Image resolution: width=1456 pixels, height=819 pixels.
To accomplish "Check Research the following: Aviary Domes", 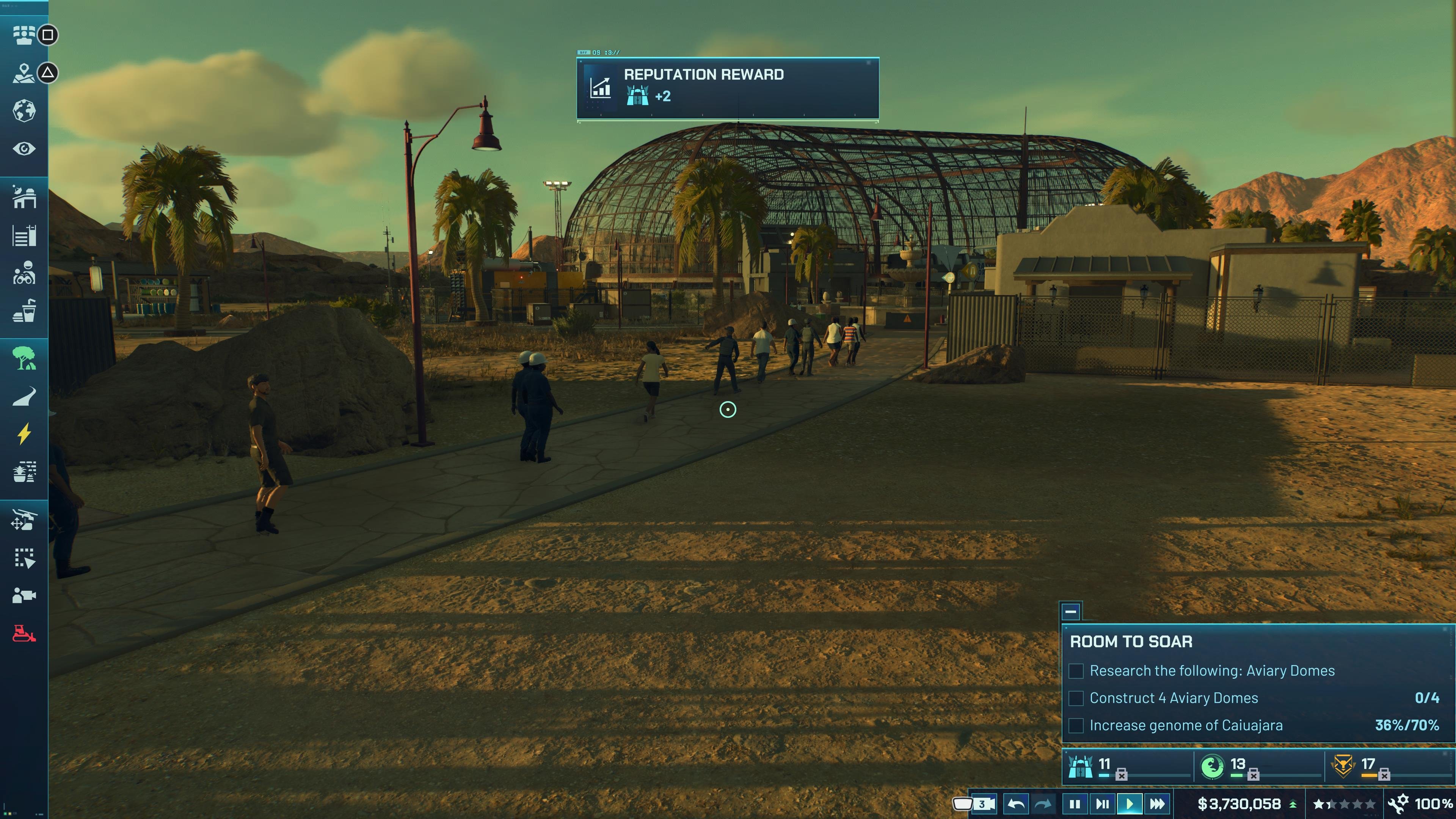I will tap(1076, 670).
